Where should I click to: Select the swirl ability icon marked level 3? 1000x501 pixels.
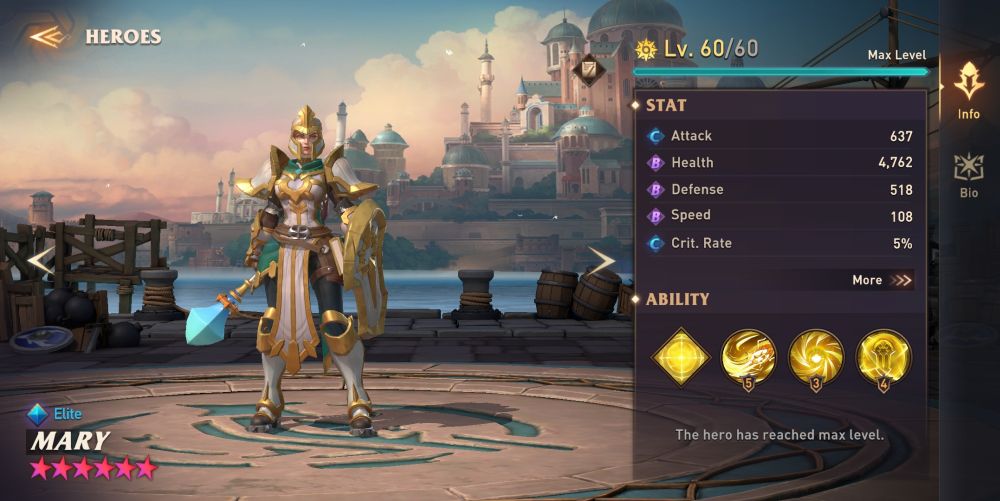tap(816, 356)
